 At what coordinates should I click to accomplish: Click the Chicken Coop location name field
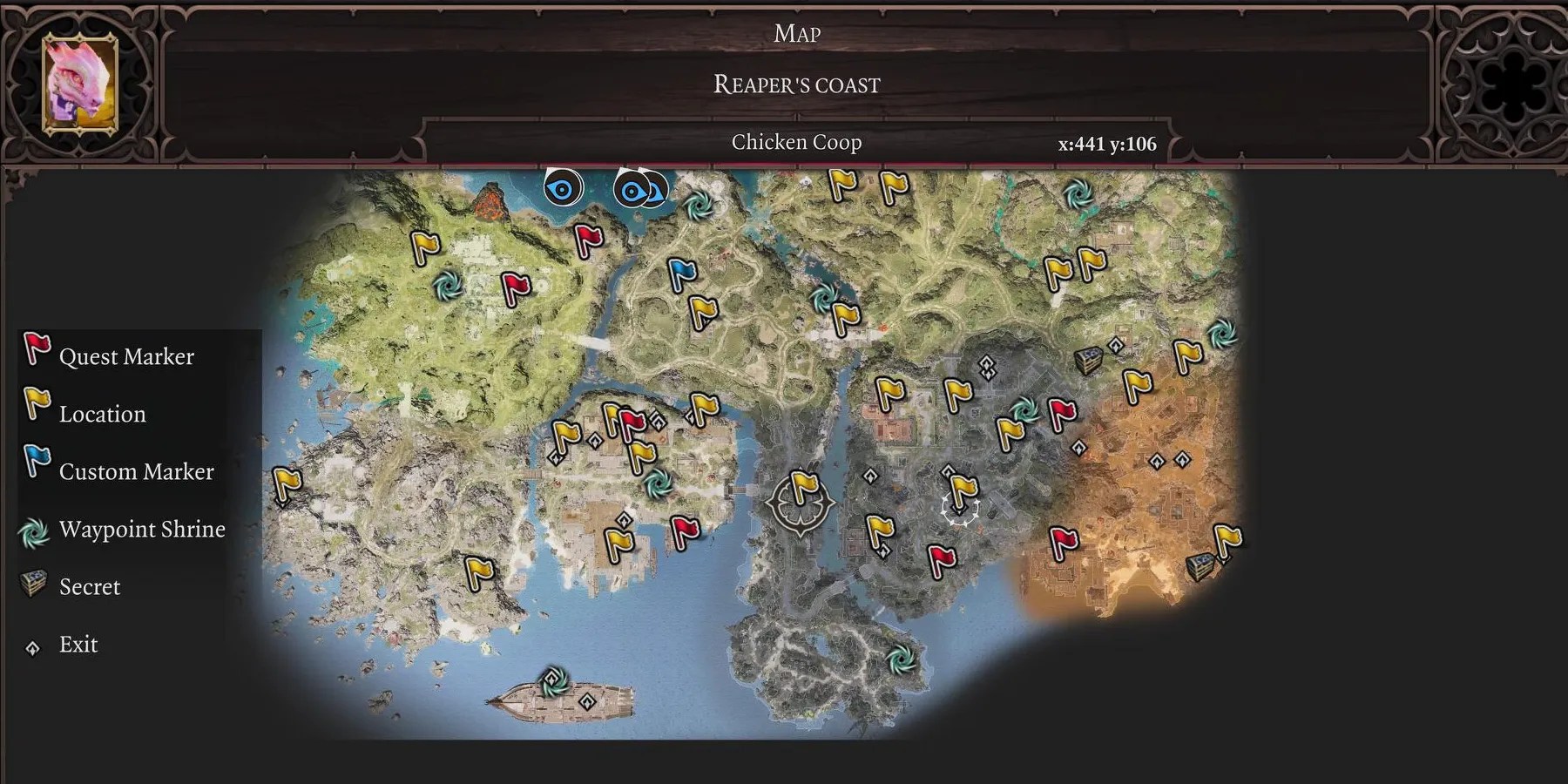[x=797, y=141]
